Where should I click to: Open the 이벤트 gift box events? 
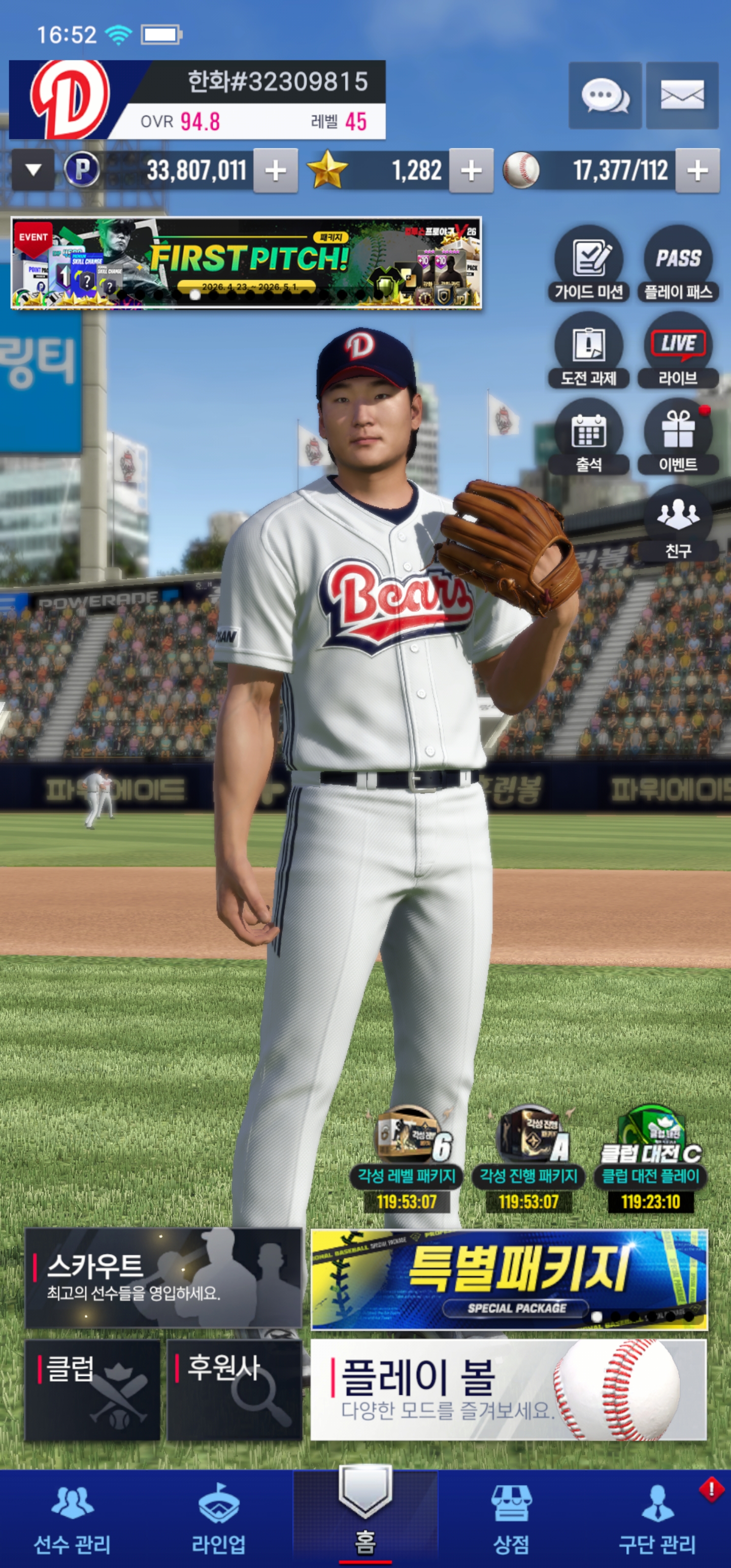(678, 437)
